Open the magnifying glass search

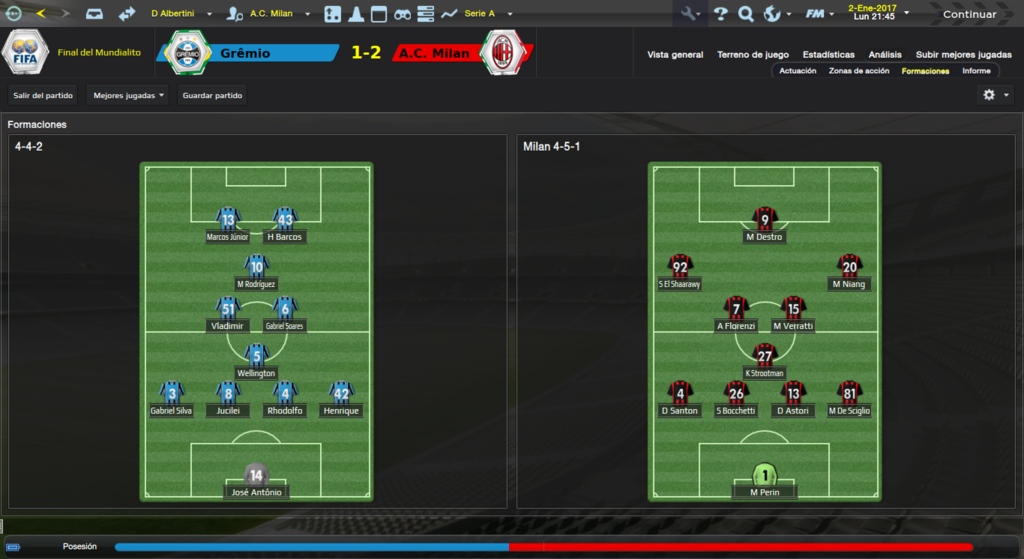point(745,14)
